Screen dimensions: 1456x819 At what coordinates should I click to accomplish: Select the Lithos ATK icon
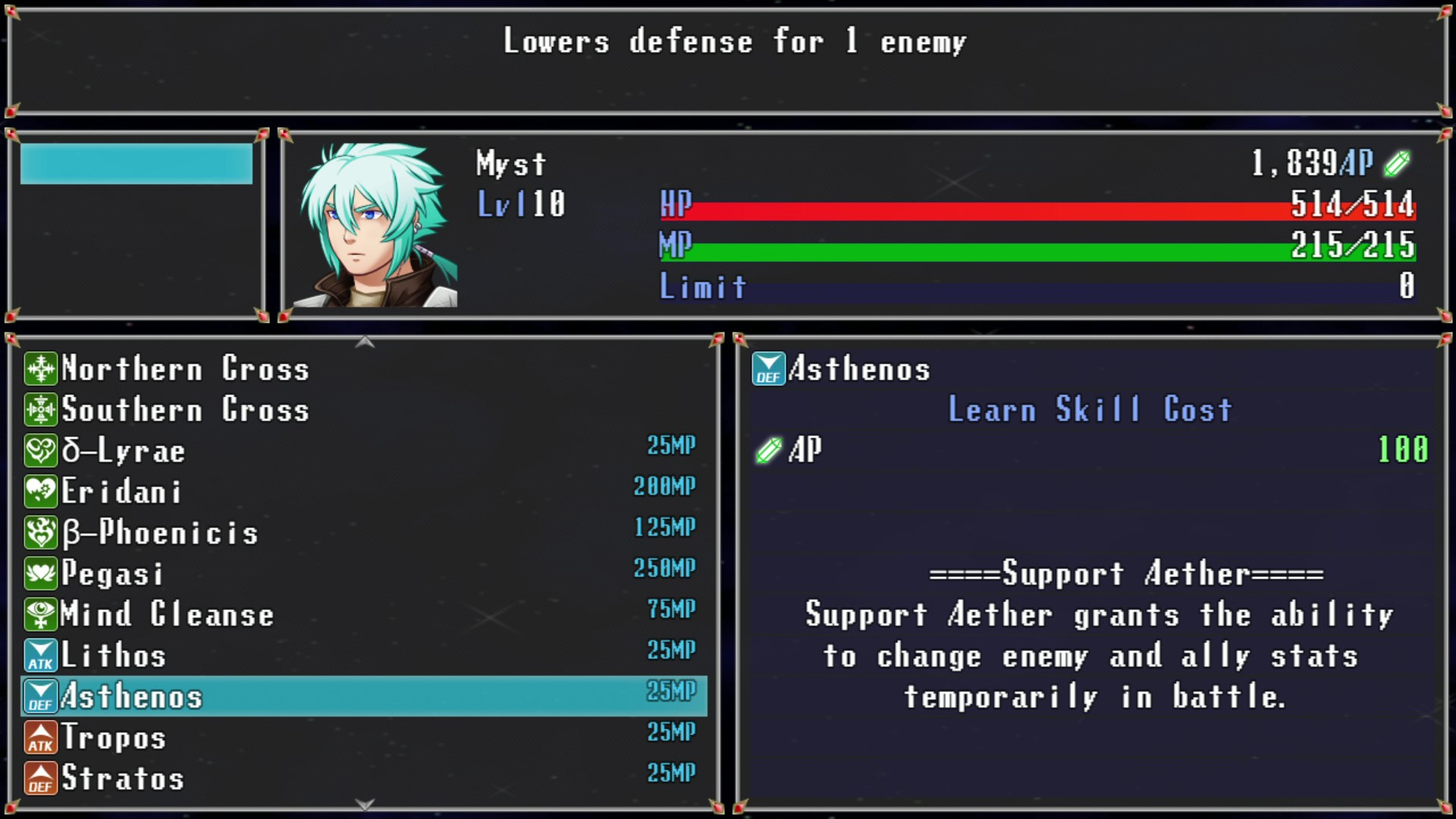tap(40, 655)
